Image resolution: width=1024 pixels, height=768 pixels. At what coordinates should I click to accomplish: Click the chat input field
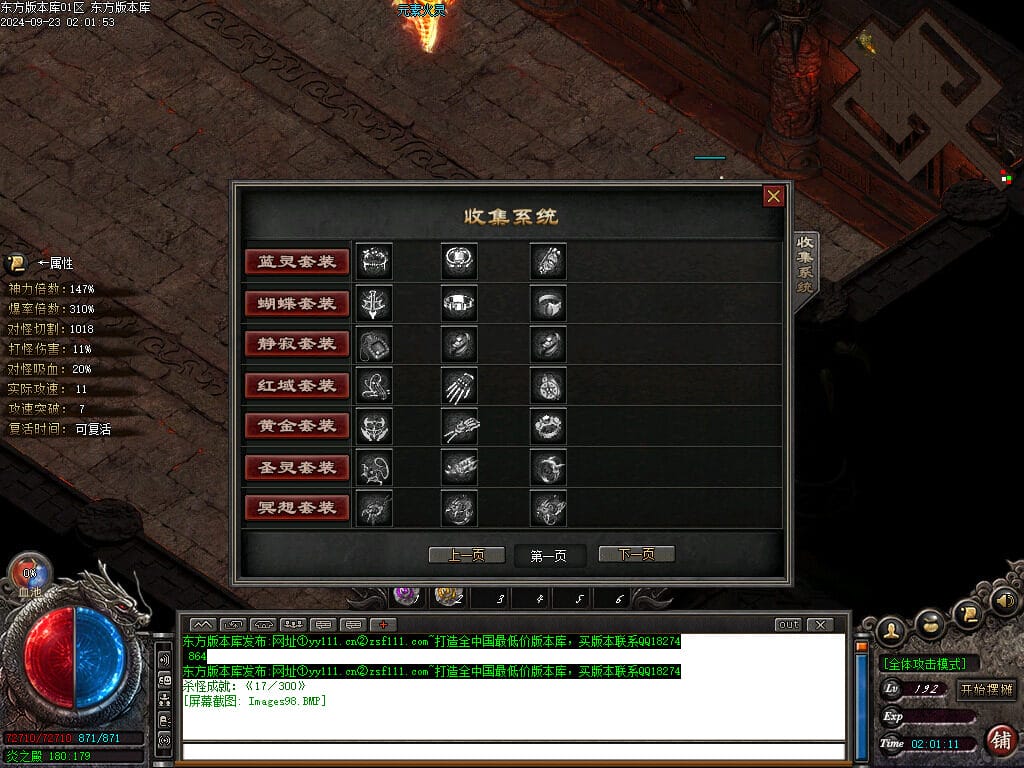pos(514,751)
